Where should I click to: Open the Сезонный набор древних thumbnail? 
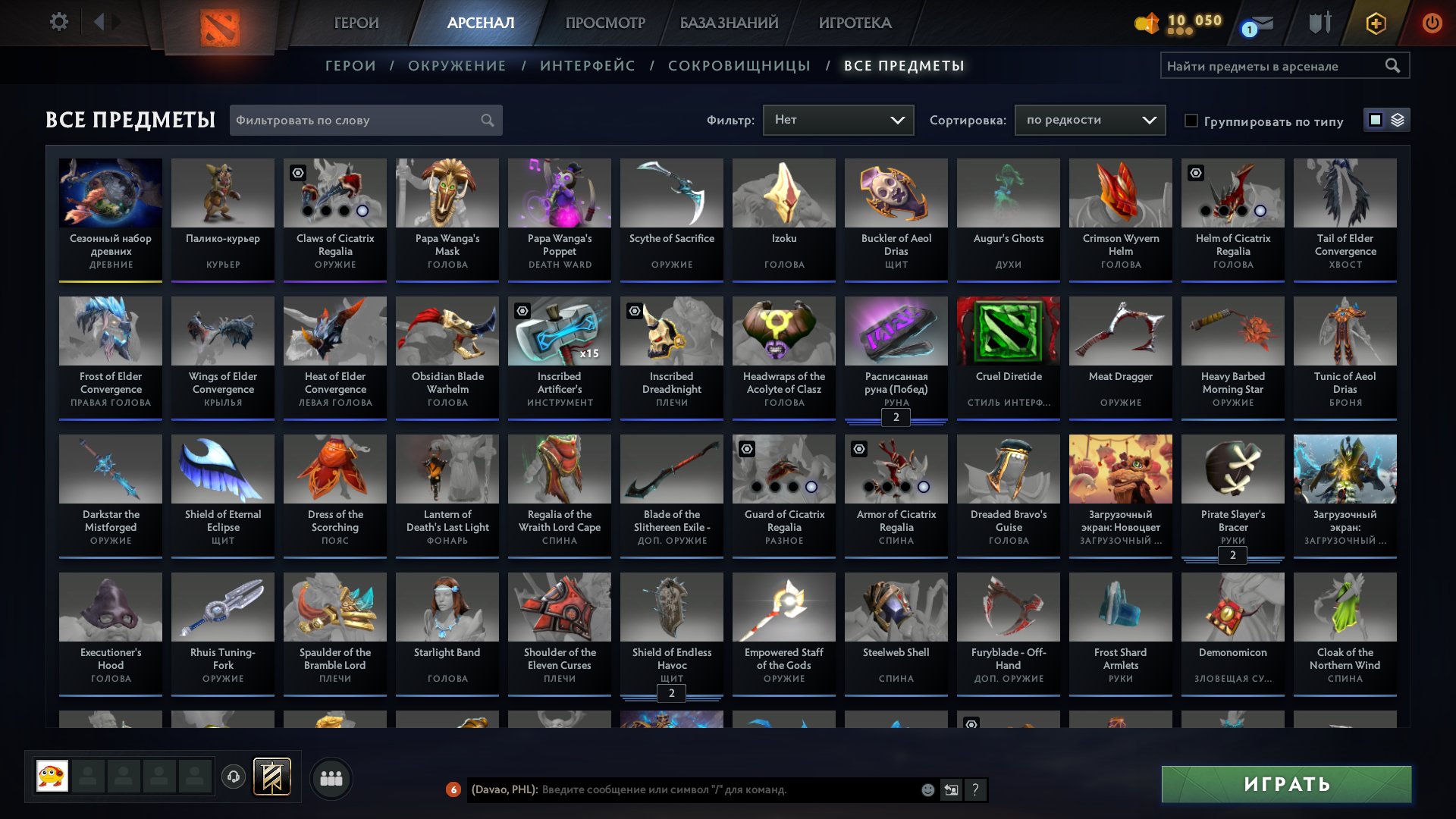pos(110,193)
